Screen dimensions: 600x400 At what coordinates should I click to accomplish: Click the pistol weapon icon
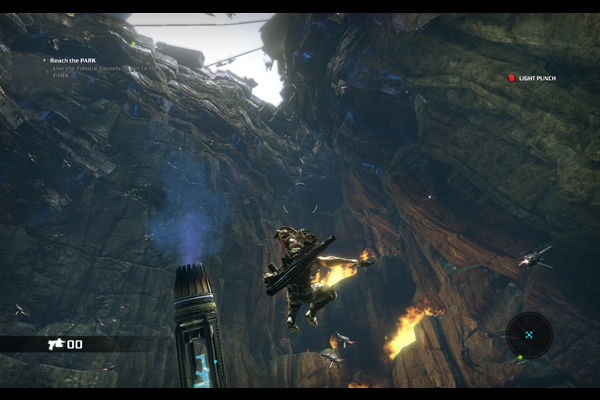pos(54,343)
